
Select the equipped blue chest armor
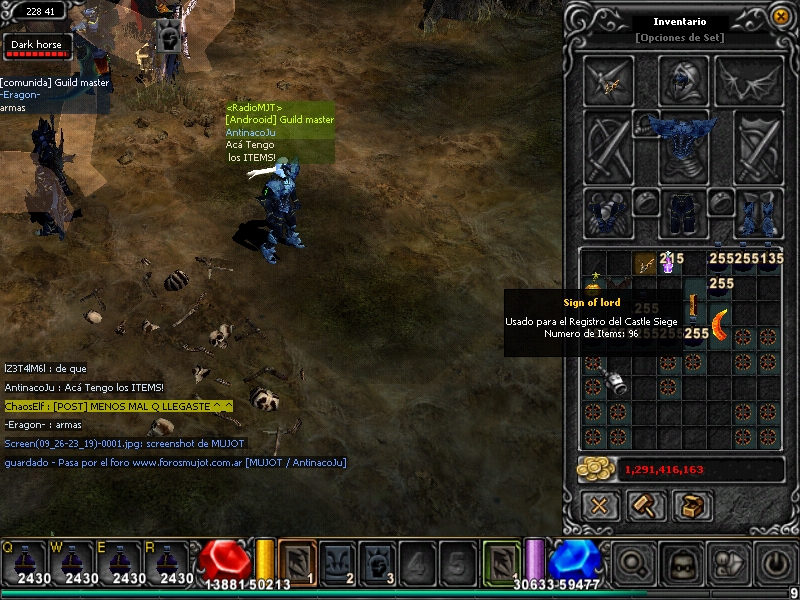(x=683, y=140)
